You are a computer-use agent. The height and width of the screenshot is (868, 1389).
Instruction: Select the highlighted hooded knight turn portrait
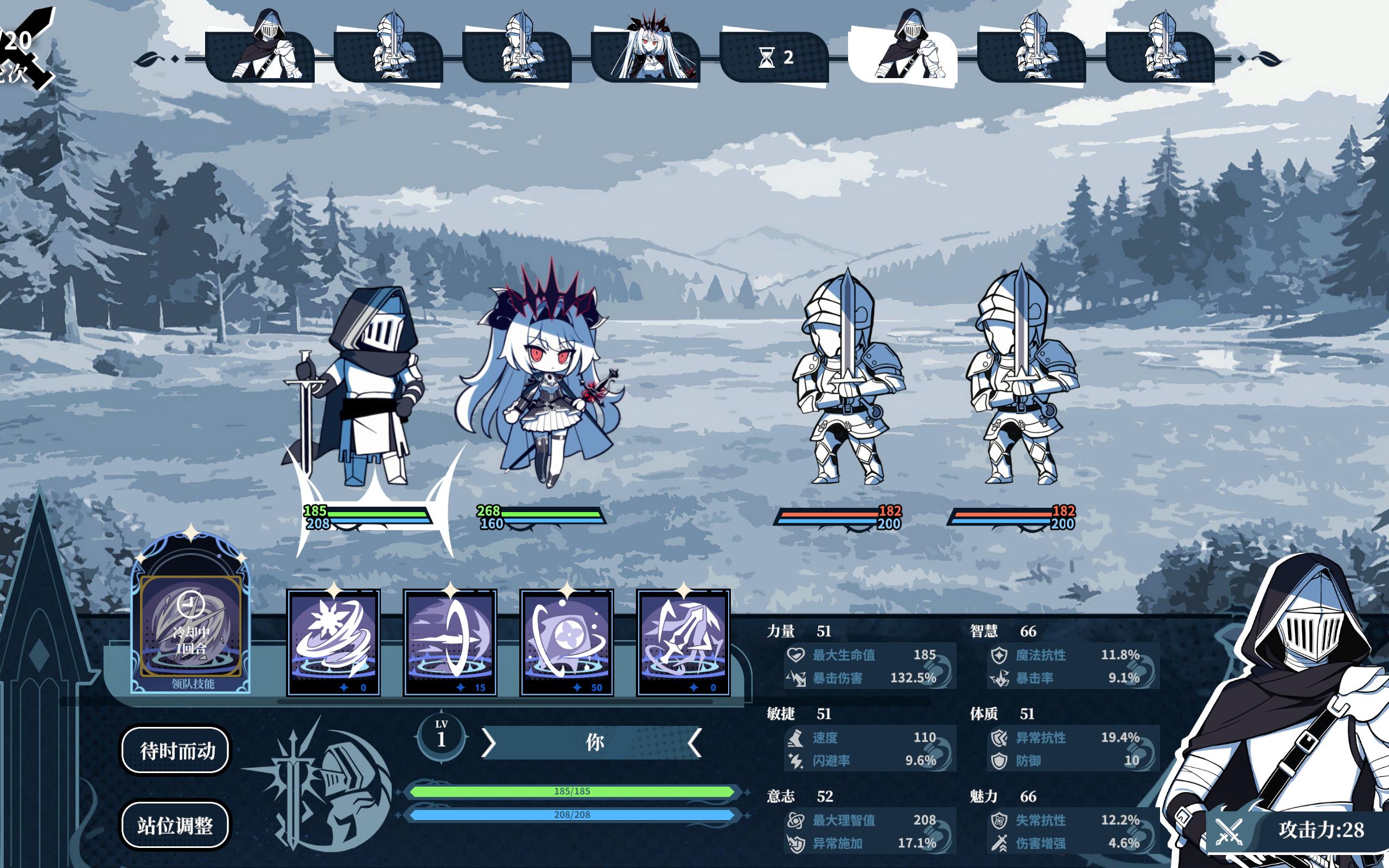(903, 56)
